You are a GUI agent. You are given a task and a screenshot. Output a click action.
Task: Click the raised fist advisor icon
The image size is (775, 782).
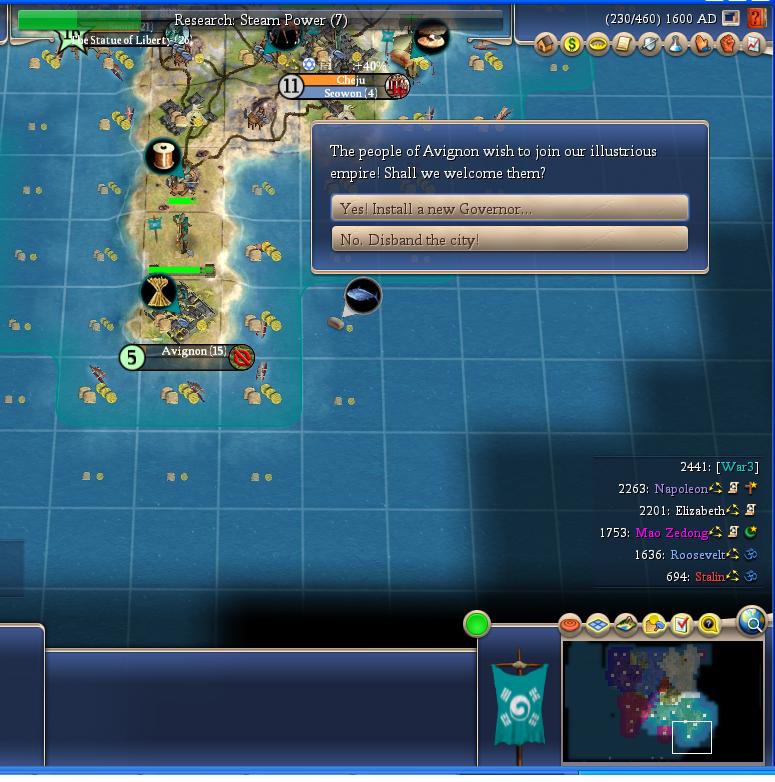click(727, 44)
